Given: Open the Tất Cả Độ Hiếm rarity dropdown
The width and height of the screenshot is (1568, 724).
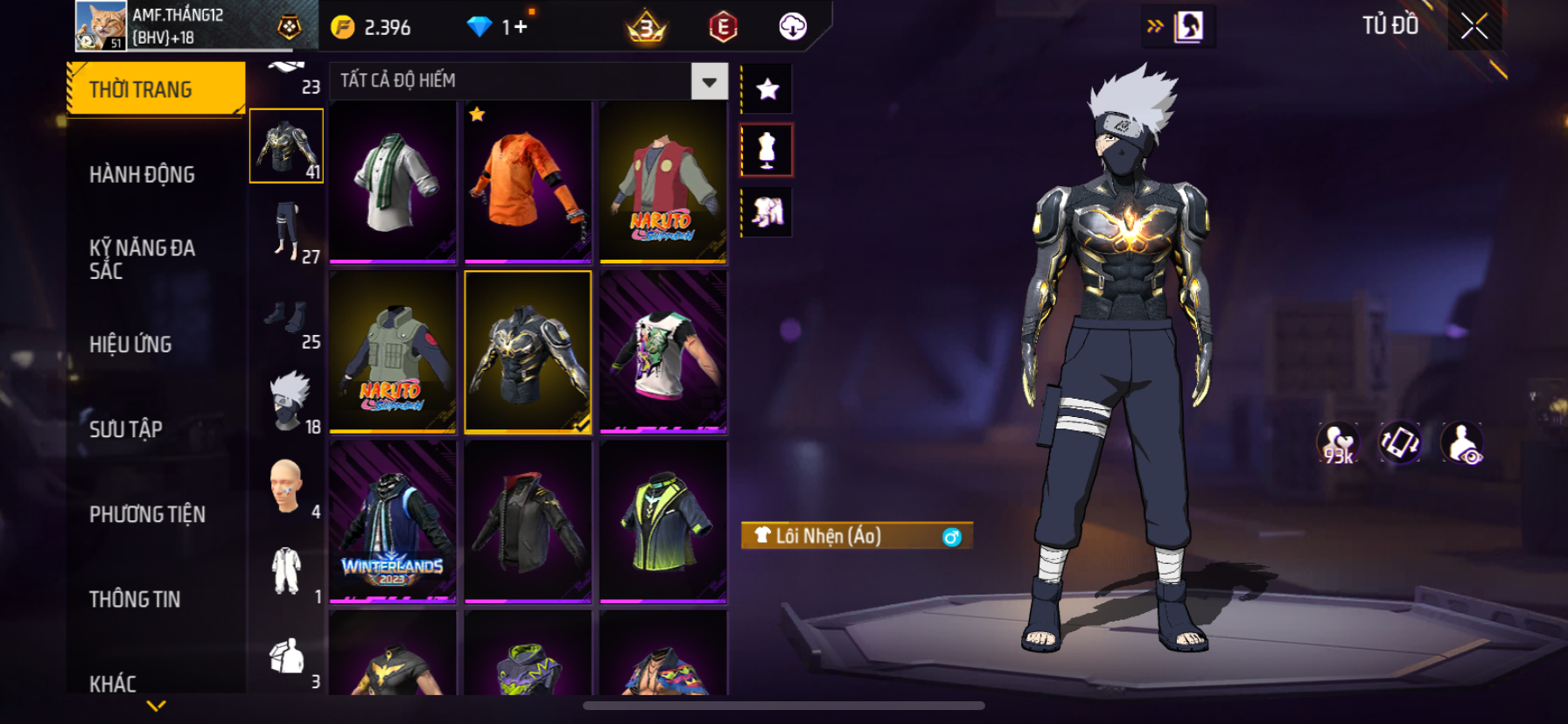Looking at the screenshot, I should point(709,81).
